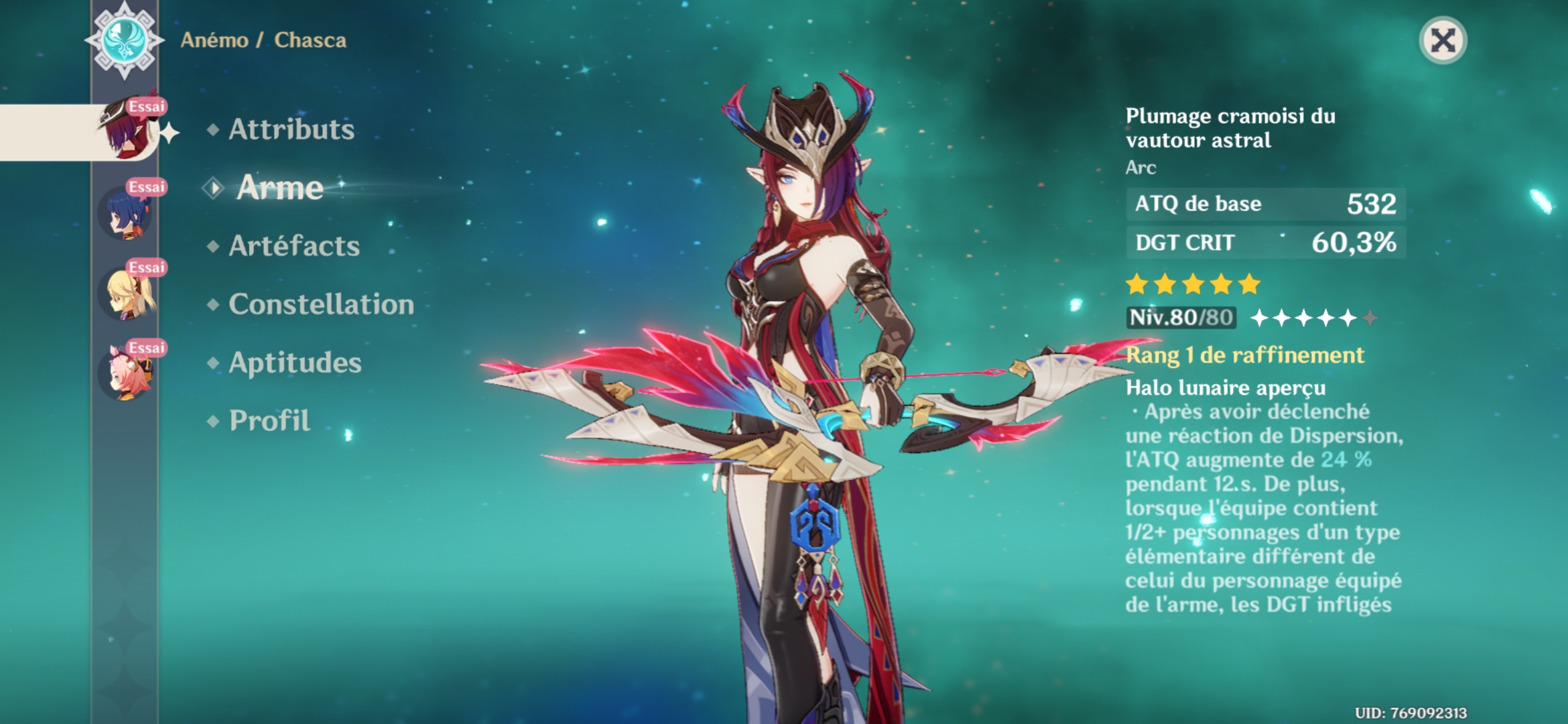Show the Constellation screen
Viewport: 1568px width, 724px height.
coord(321,304)
